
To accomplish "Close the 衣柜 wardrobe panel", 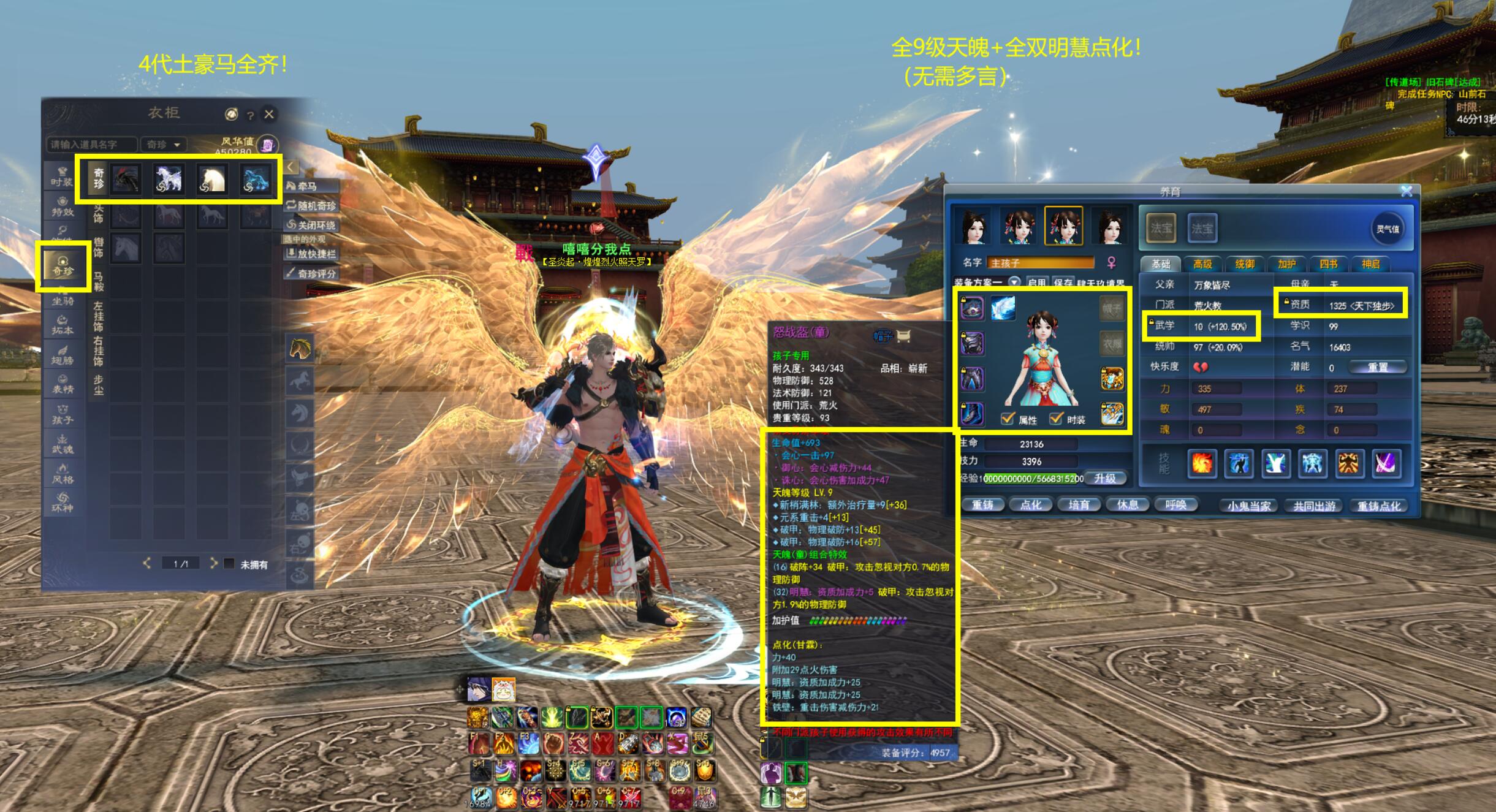I will tap(269, 114).
